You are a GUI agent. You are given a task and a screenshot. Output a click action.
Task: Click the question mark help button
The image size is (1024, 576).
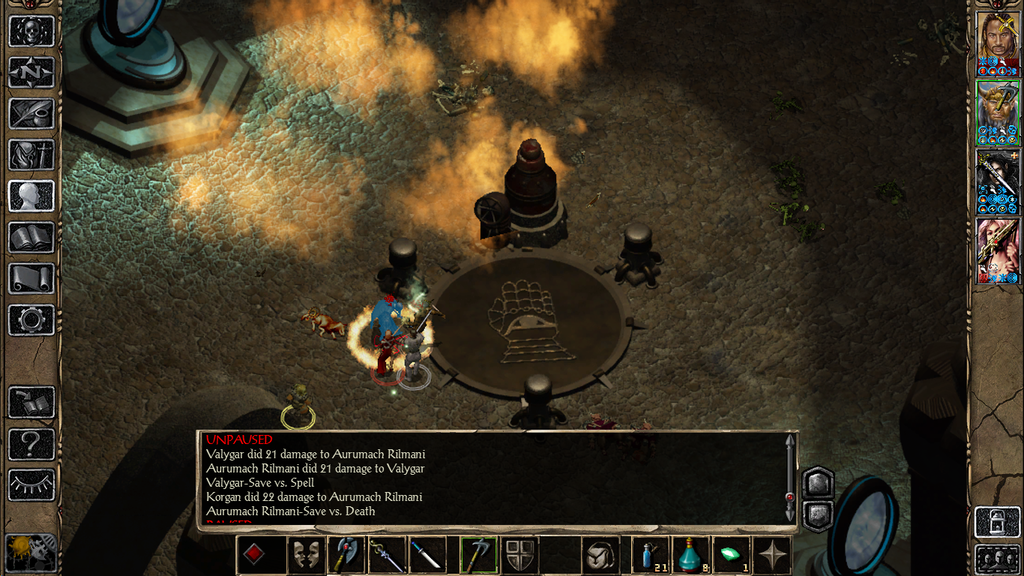[x=31, y=443]
